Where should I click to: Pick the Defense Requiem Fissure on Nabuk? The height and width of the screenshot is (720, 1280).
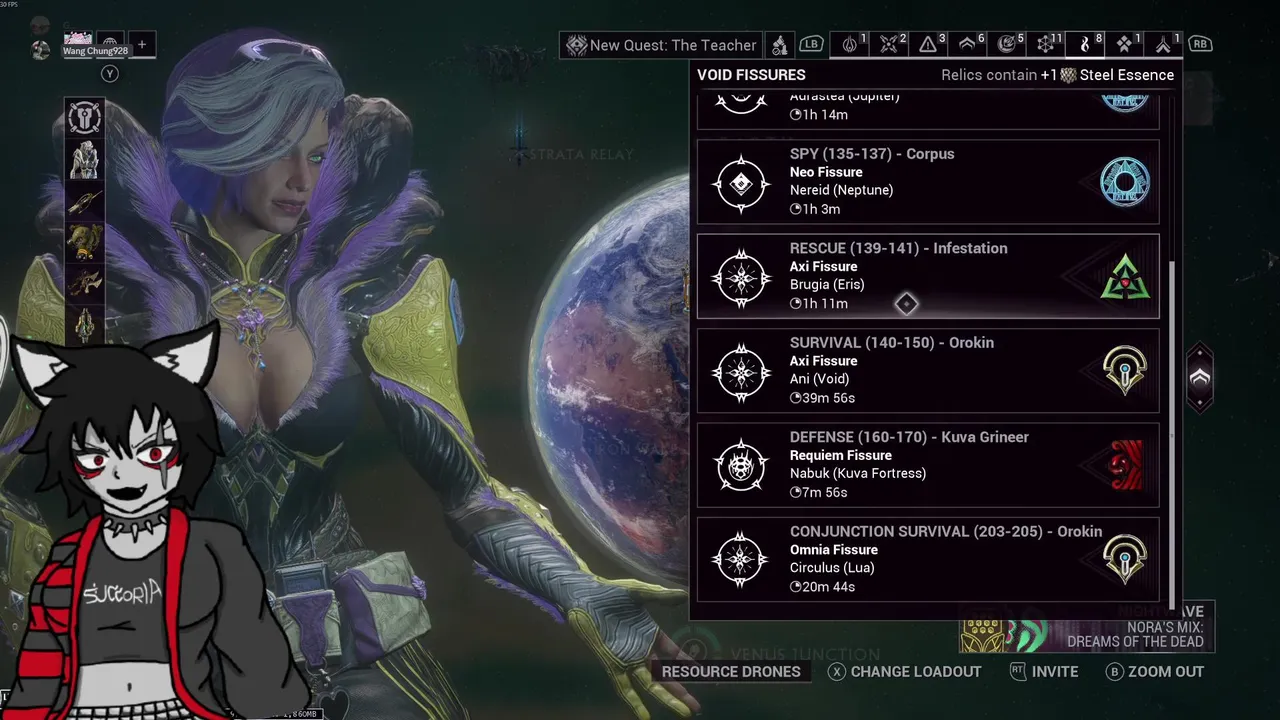click(927, 465)
